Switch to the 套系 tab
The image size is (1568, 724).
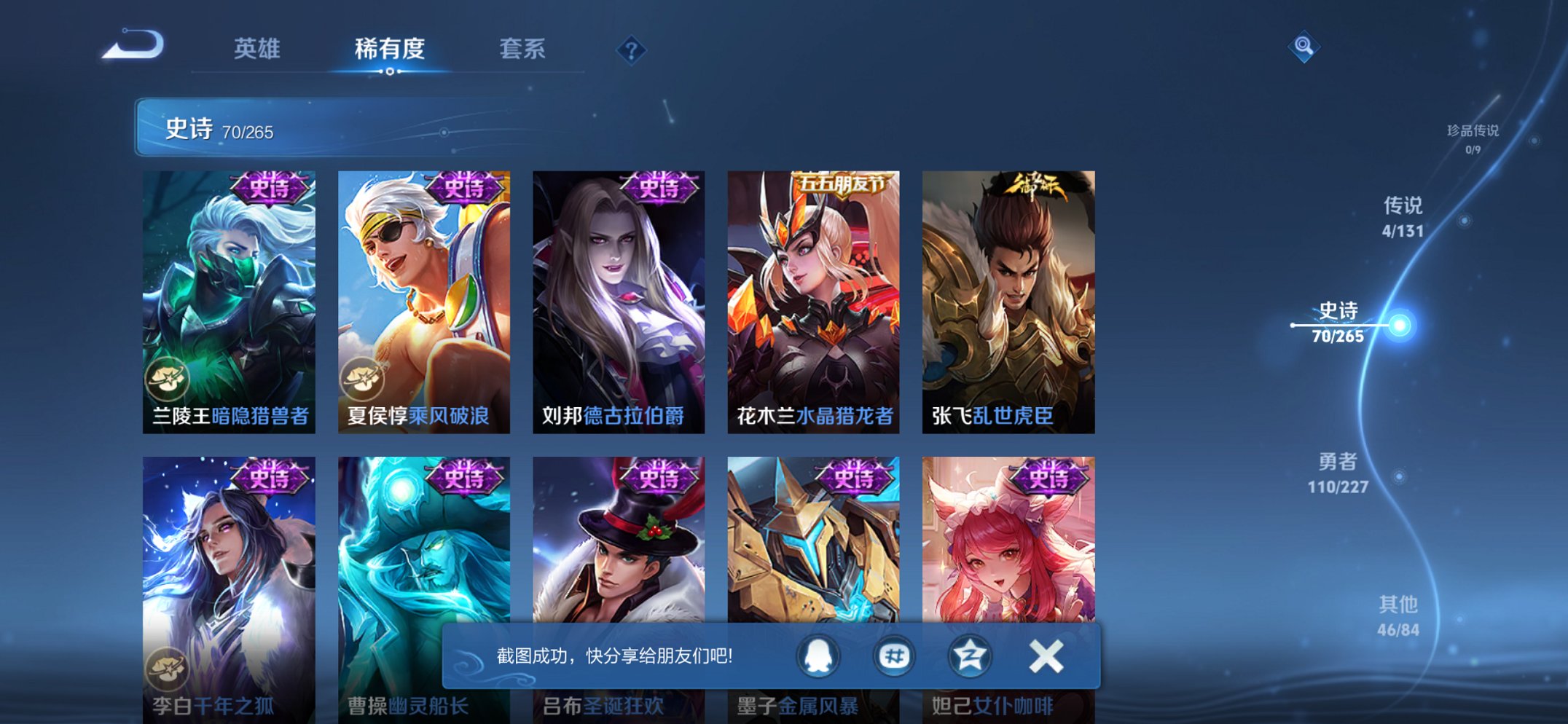coord(522,49)
